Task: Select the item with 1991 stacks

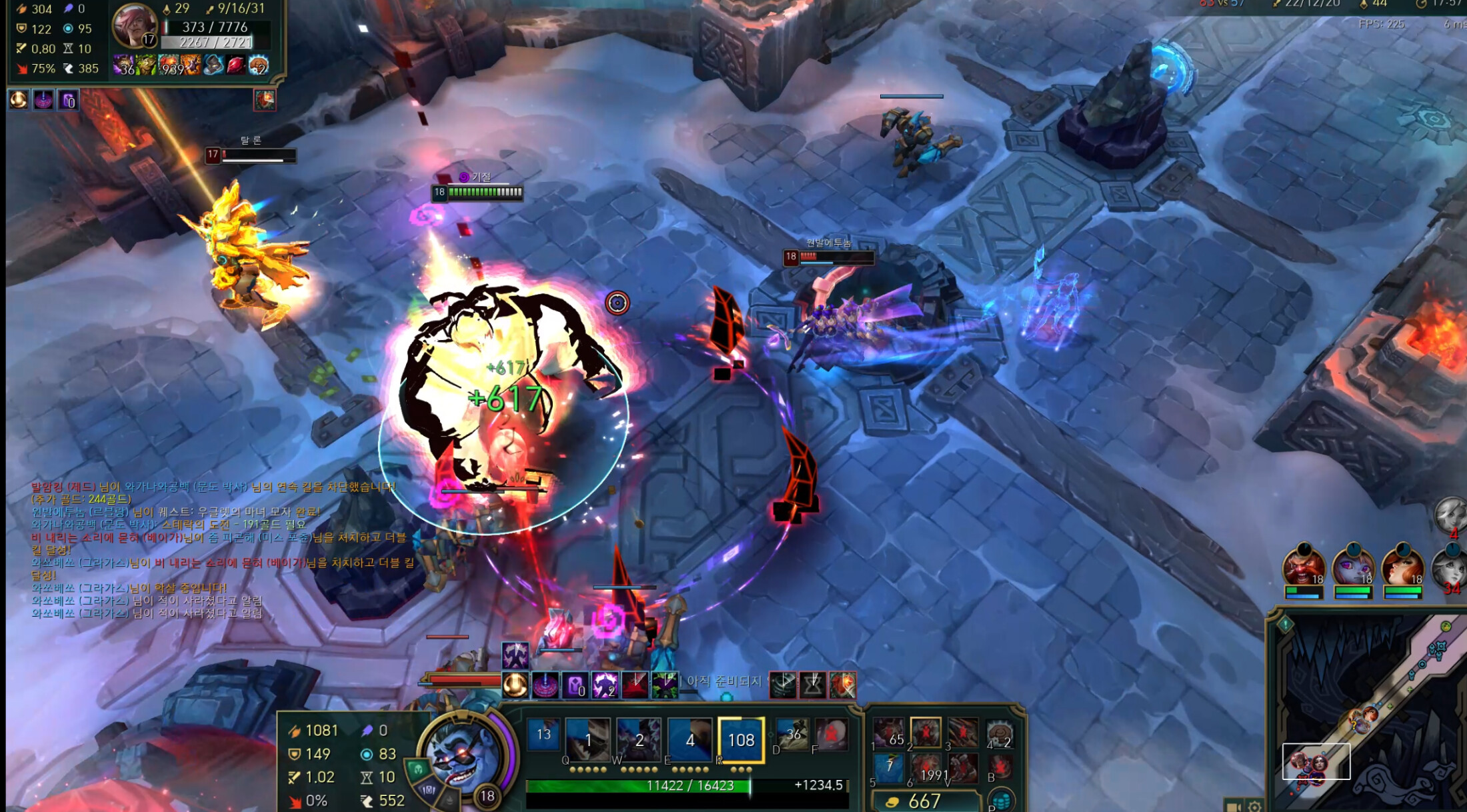Action: point(926,769)
